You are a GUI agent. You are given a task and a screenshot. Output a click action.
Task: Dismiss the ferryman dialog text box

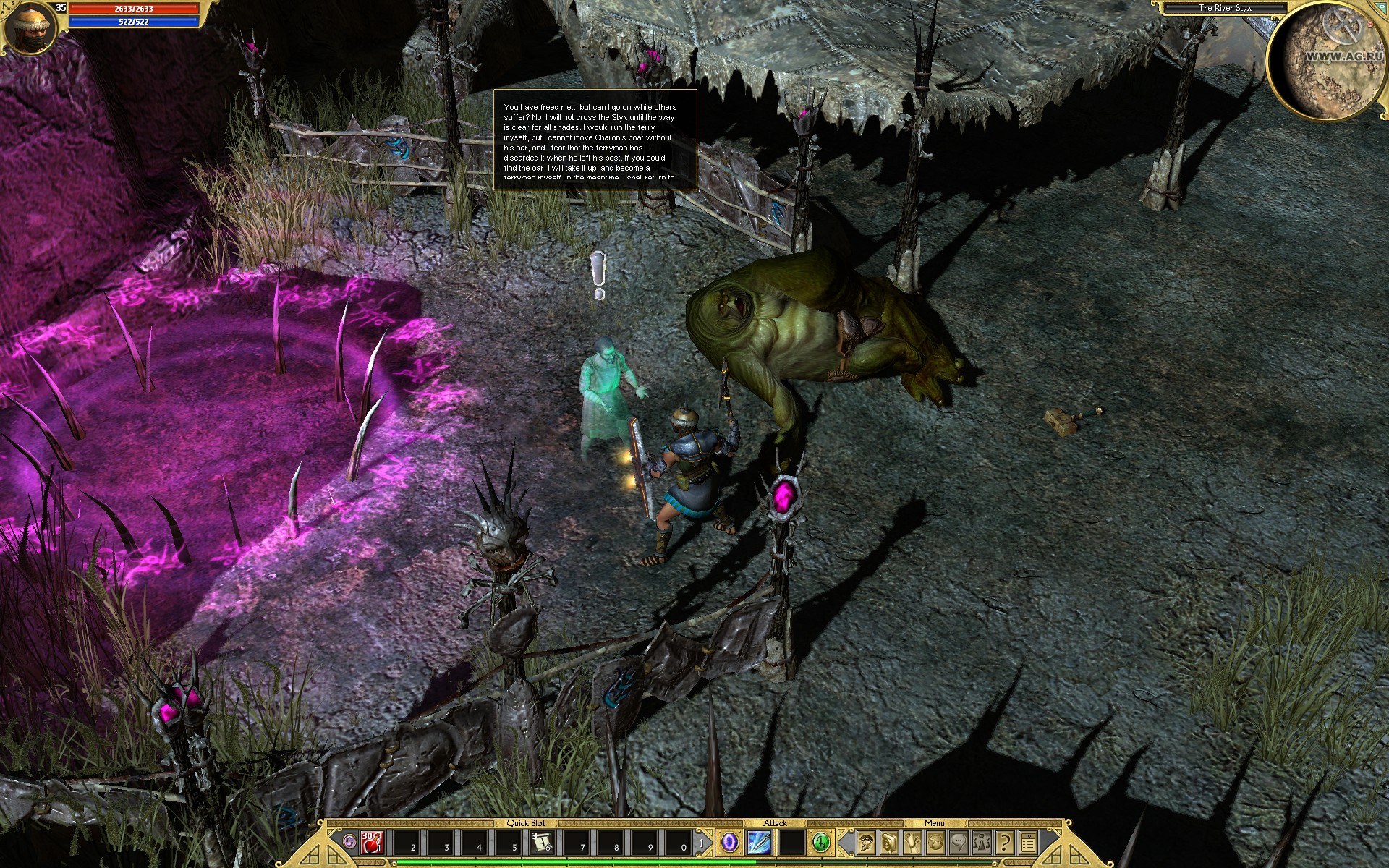[x=593, y=141]
